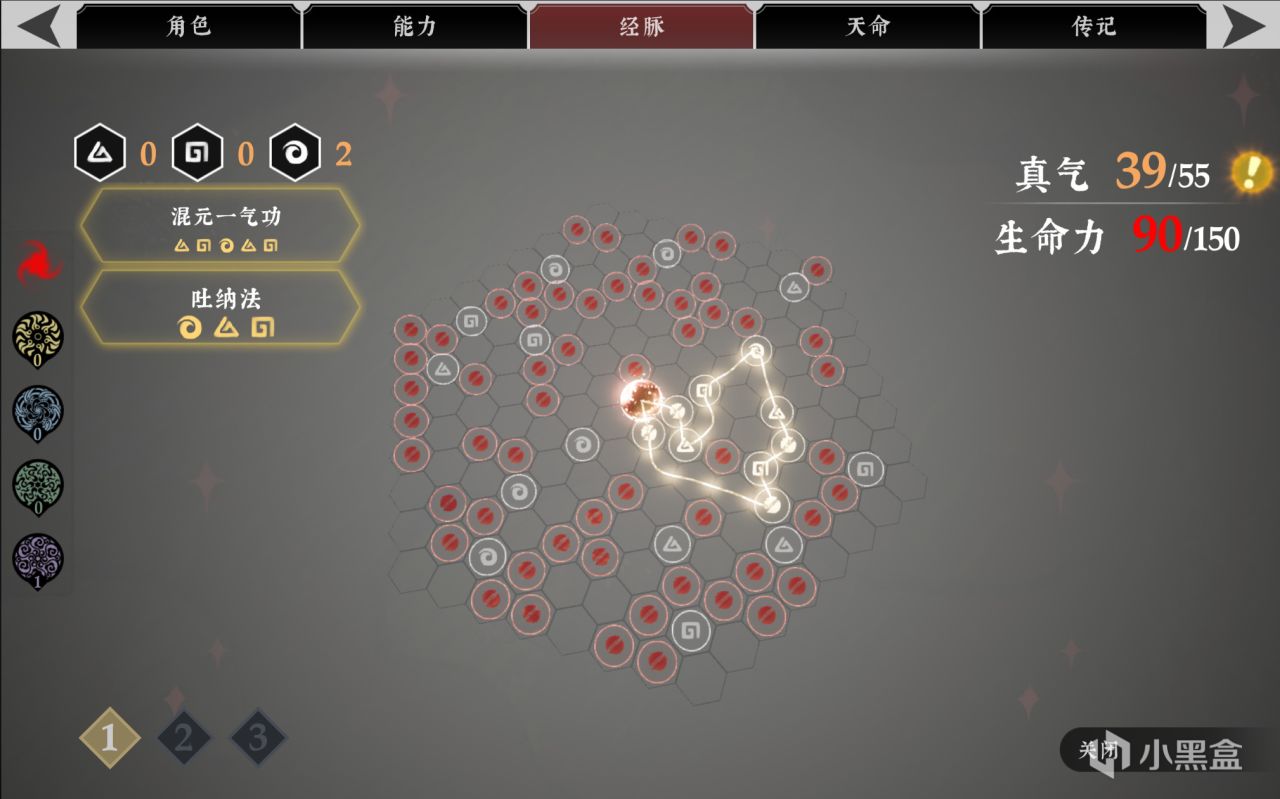Click the spiral hexagon icon showing 2
Image resolution: width=1280 pixels, height=799 pixels.
point(295,152)
